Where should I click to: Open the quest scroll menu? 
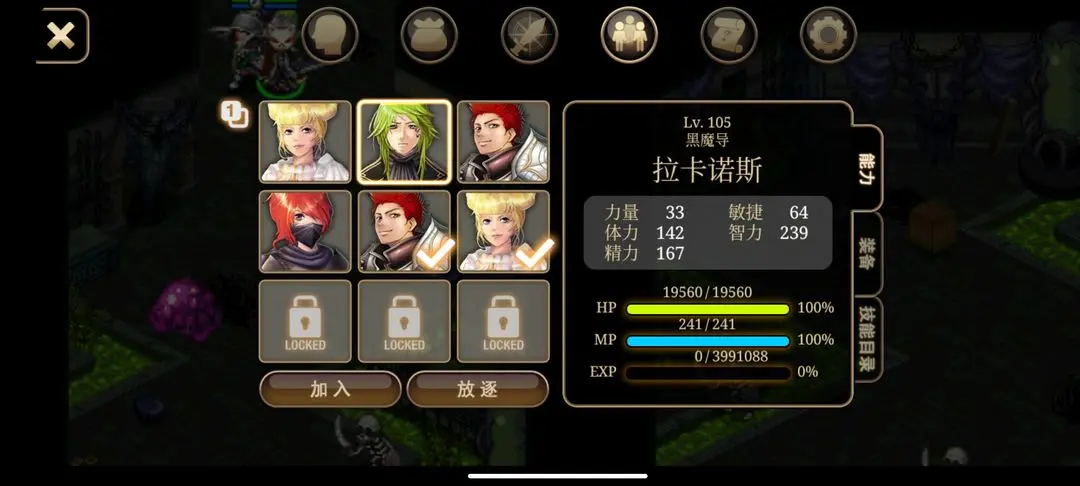pos(729,36)
